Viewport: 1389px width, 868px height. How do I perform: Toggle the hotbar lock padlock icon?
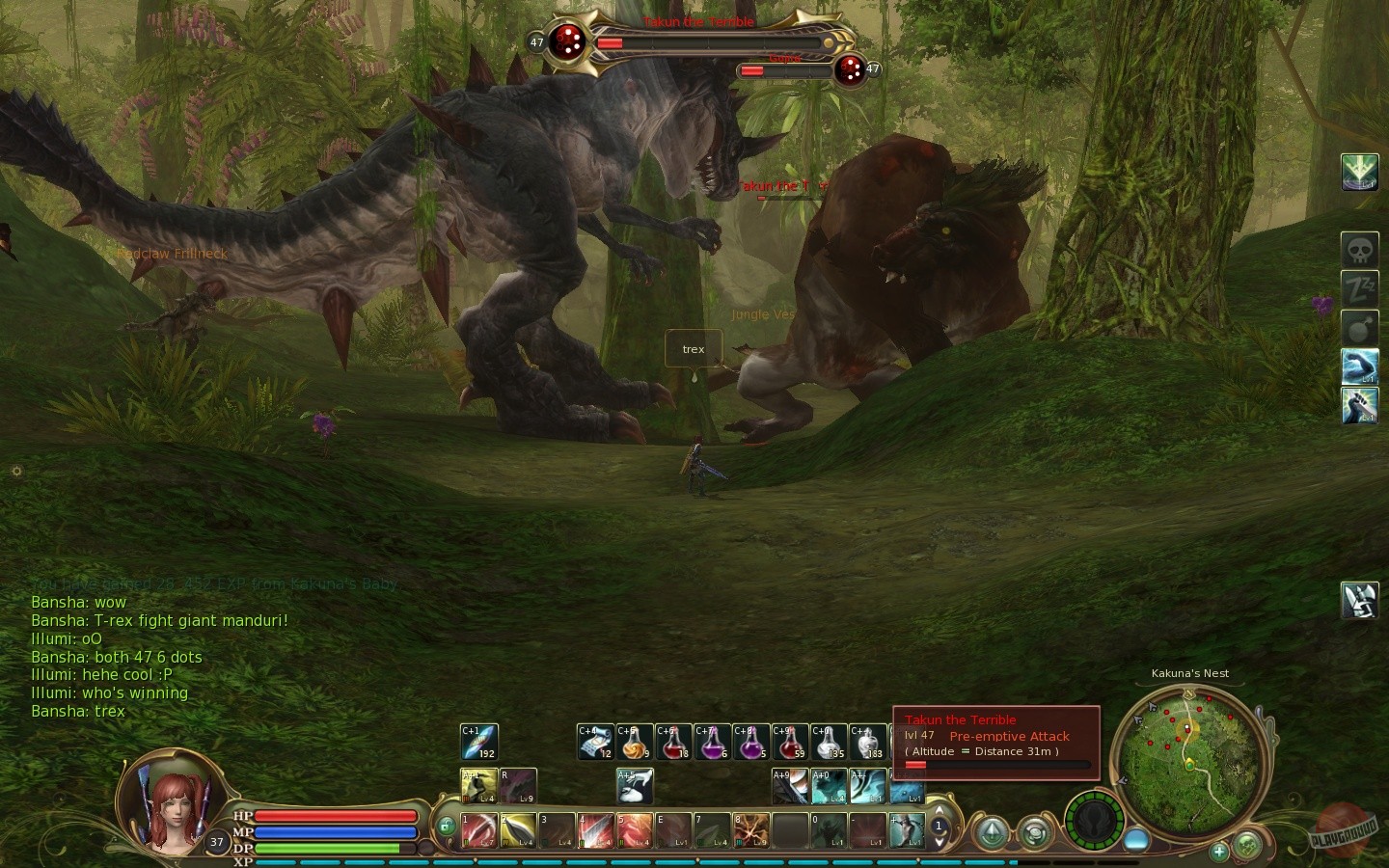(x=448, y=825)
